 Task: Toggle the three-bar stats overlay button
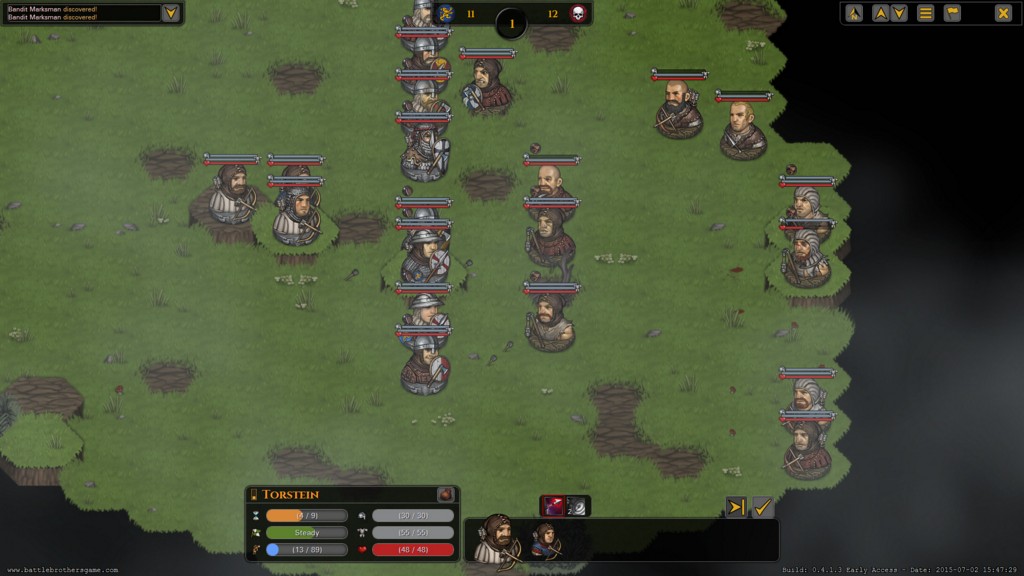tap(926, 13)
